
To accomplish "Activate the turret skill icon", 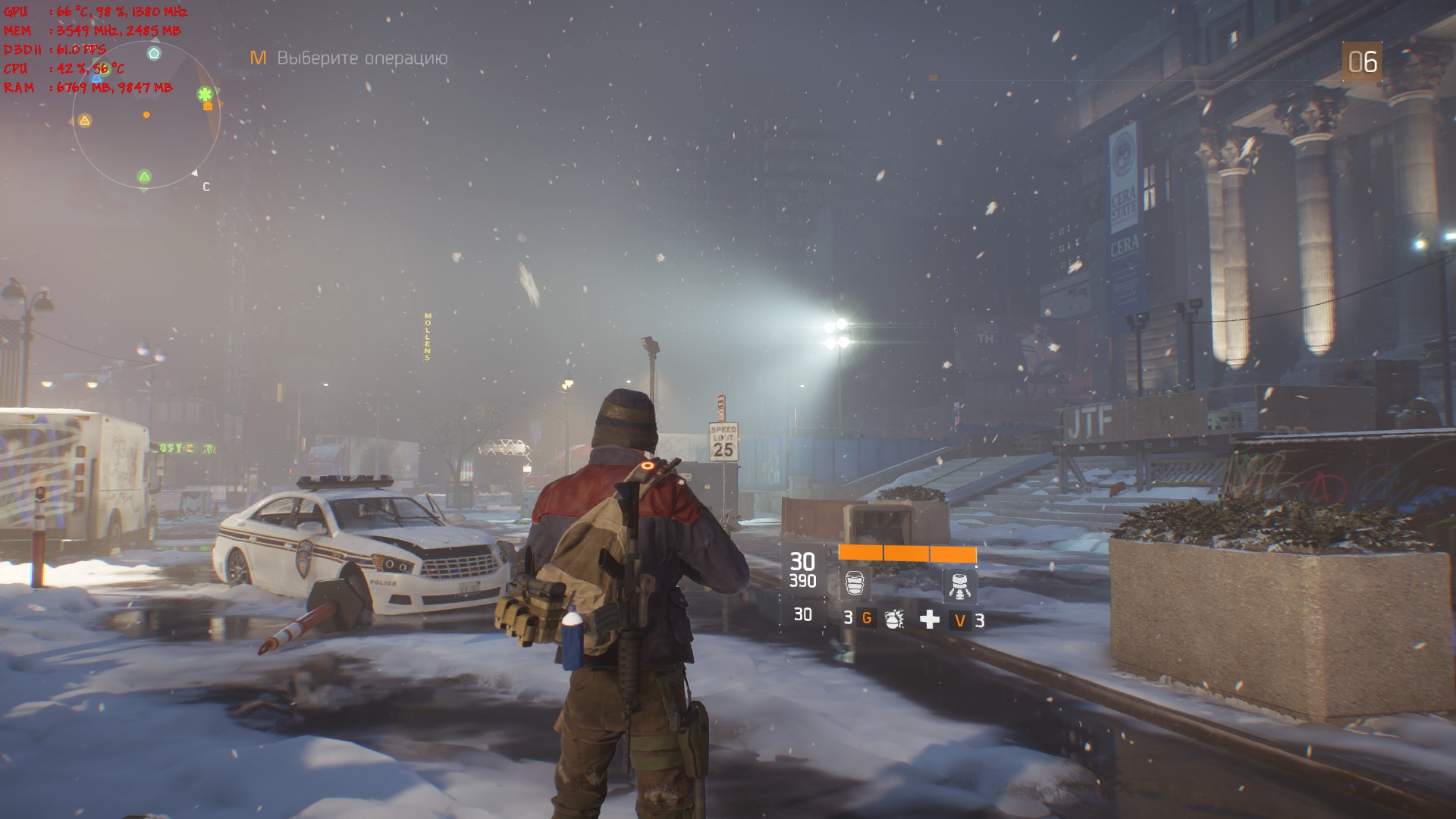I will pyautogui.click(x=959, y=585).
